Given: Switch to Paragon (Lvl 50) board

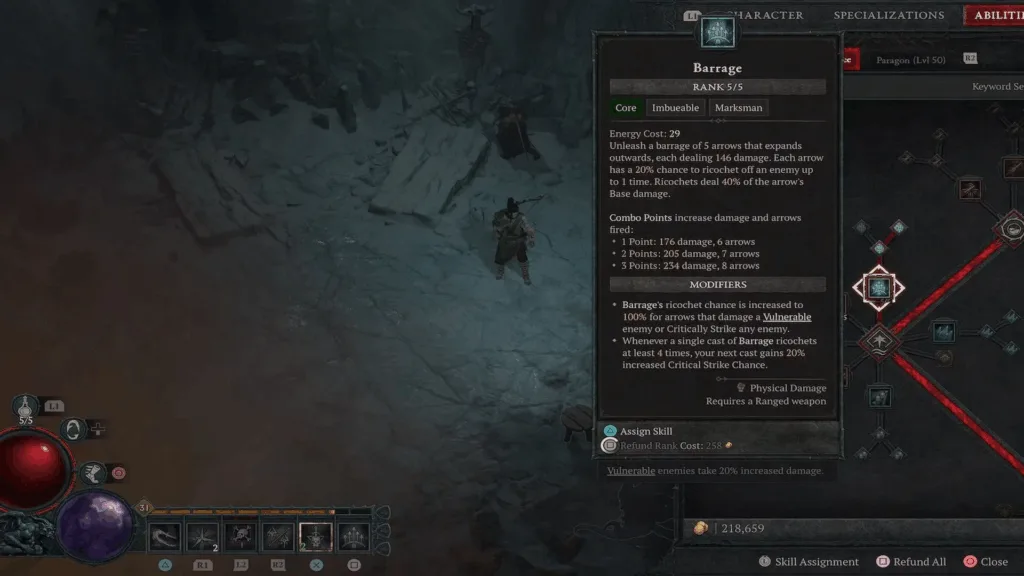Looking at the screenshot, I should (910, 60).
